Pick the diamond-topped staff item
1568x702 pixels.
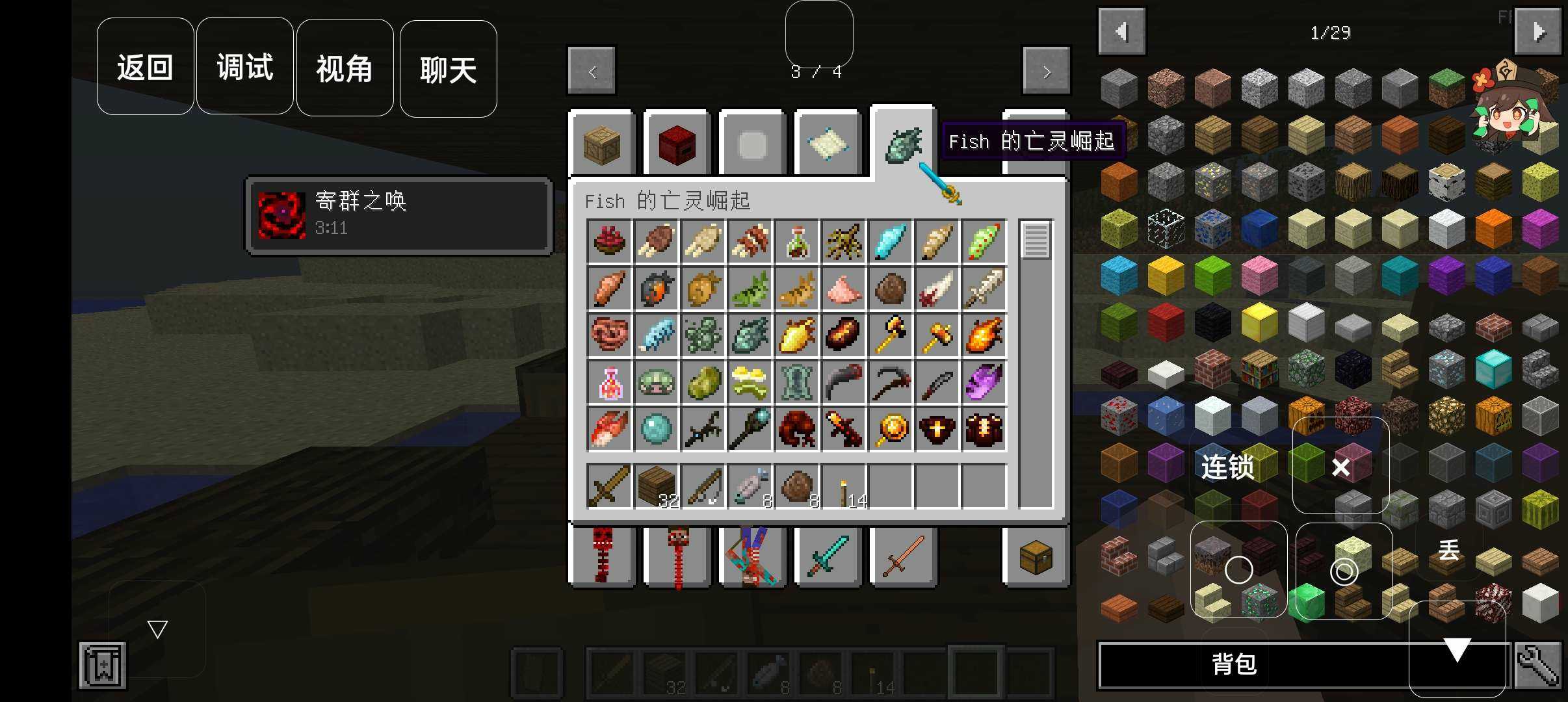pos(750,429)
